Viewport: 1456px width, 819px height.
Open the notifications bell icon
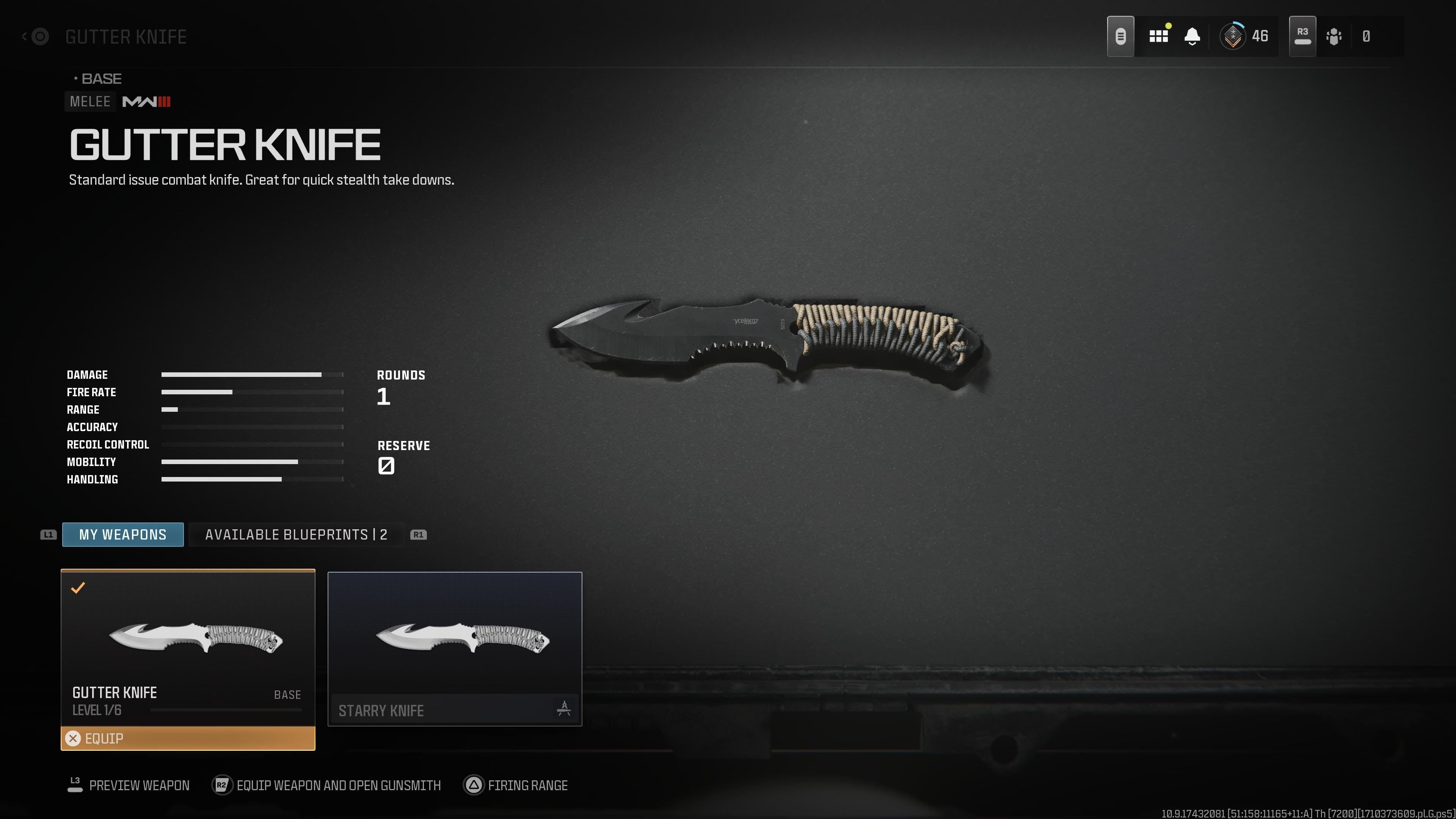click(1192, 36)
